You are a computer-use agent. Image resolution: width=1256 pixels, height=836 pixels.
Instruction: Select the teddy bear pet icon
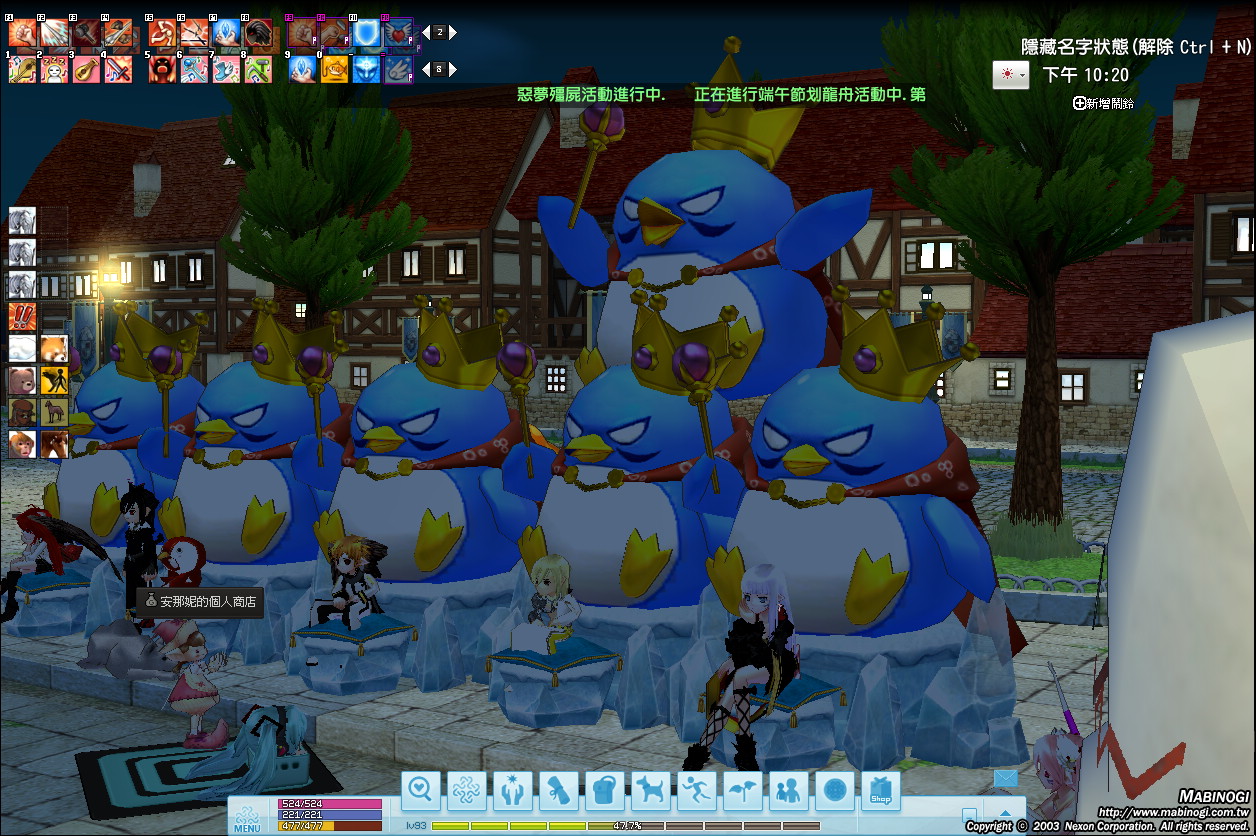[22, 381]
